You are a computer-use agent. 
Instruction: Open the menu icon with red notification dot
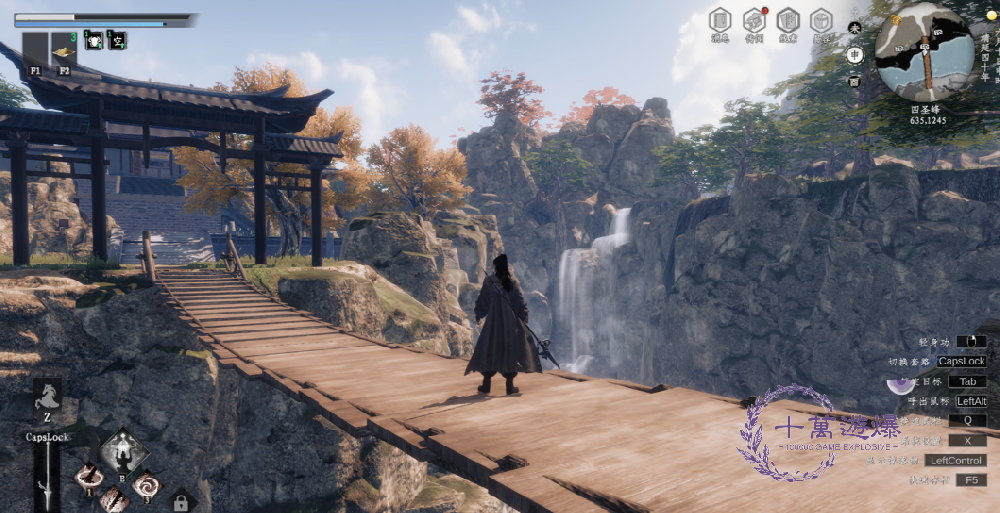754,20
